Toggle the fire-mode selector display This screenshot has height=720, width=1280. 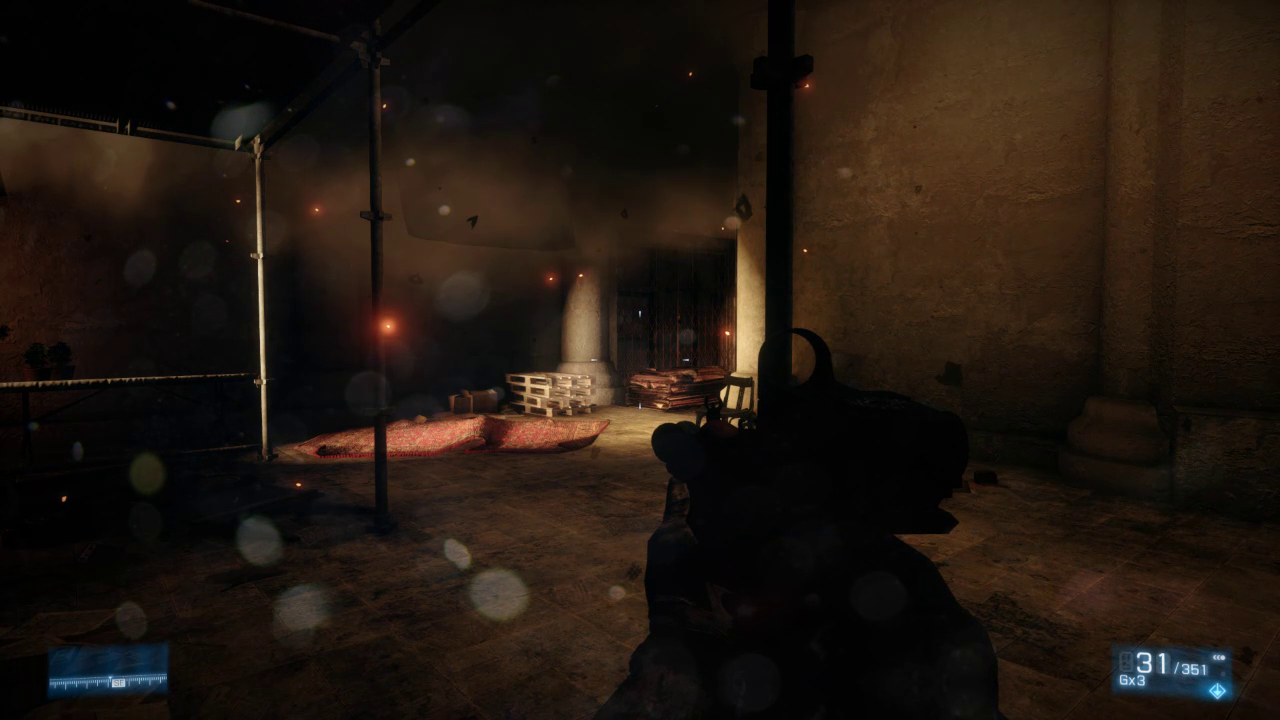point(1219,657)
